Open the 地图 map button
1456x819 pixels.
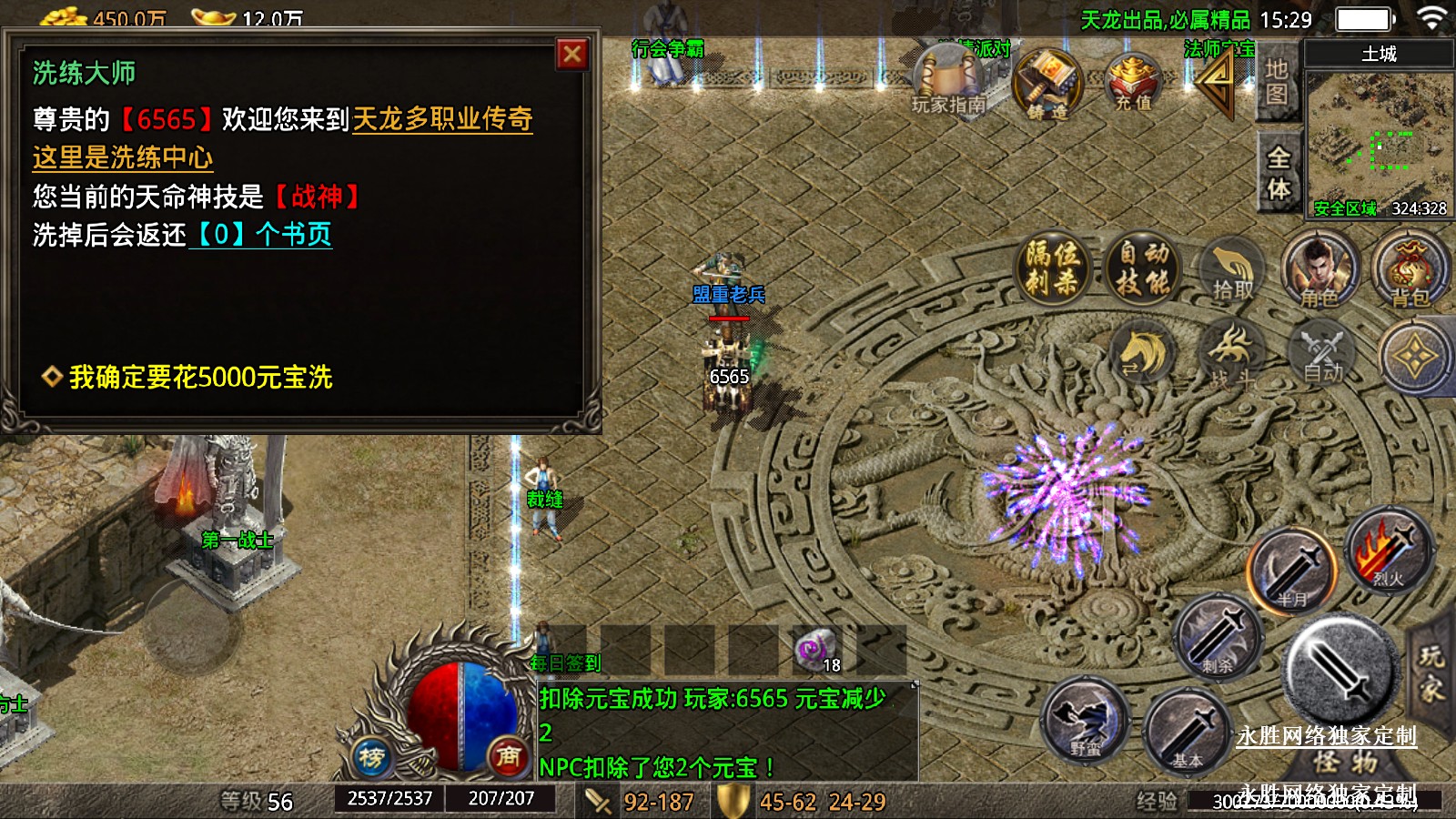pyautogui.click(x=1276, y=82)
